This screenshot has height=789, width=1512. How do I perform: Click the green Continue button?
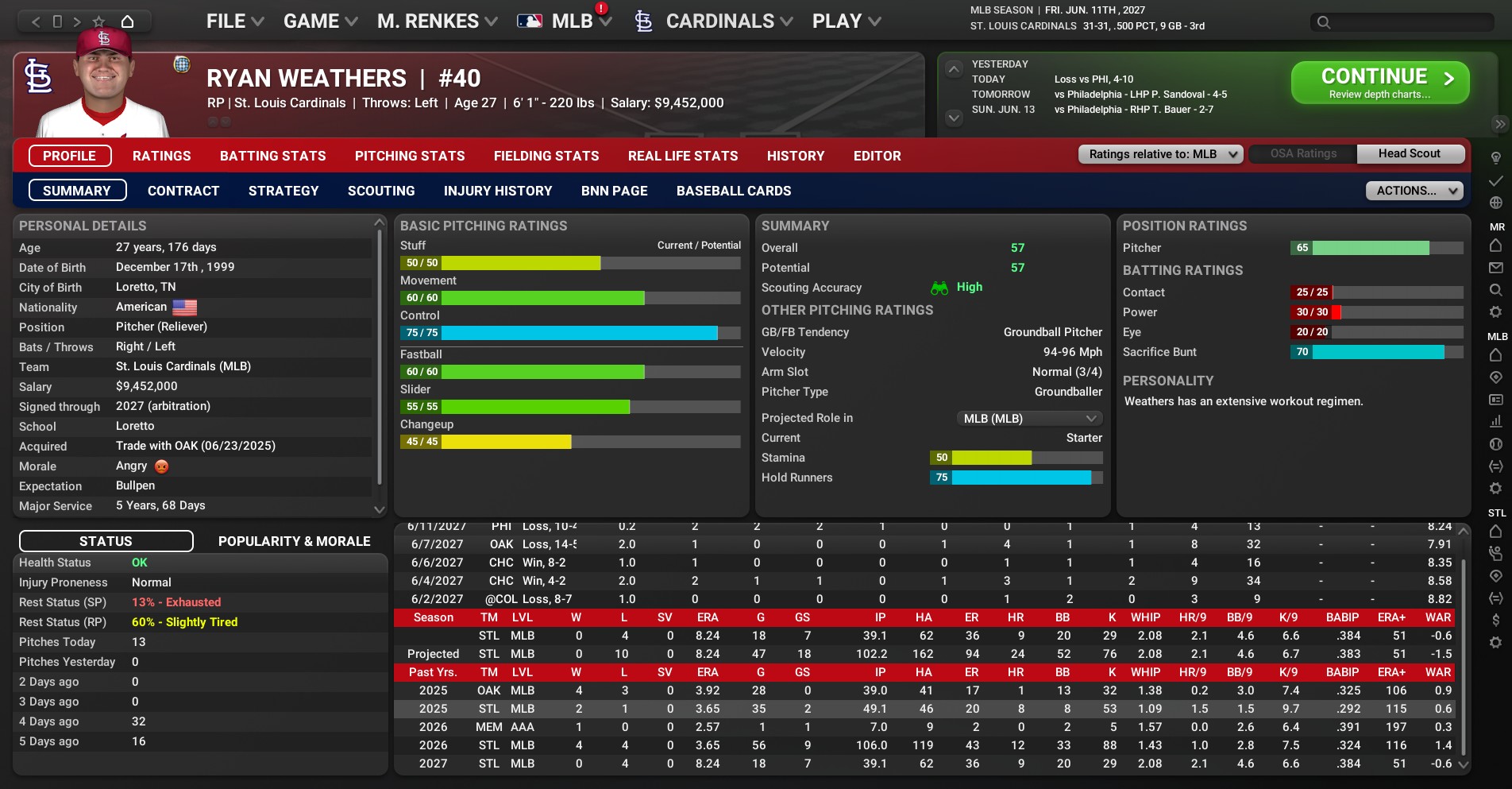(1379, 83)
